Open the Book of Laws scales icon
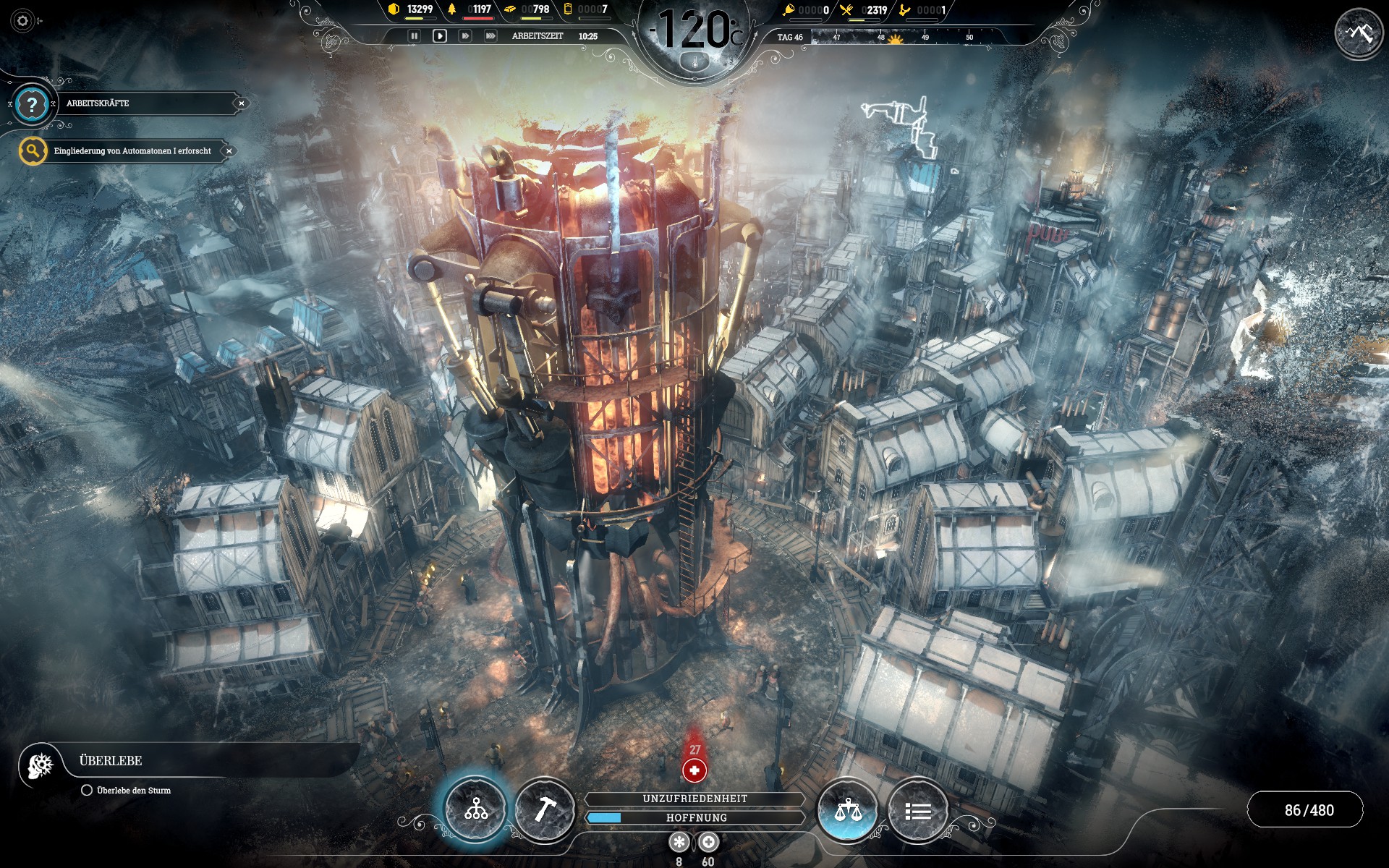 [x=847, y=809]
